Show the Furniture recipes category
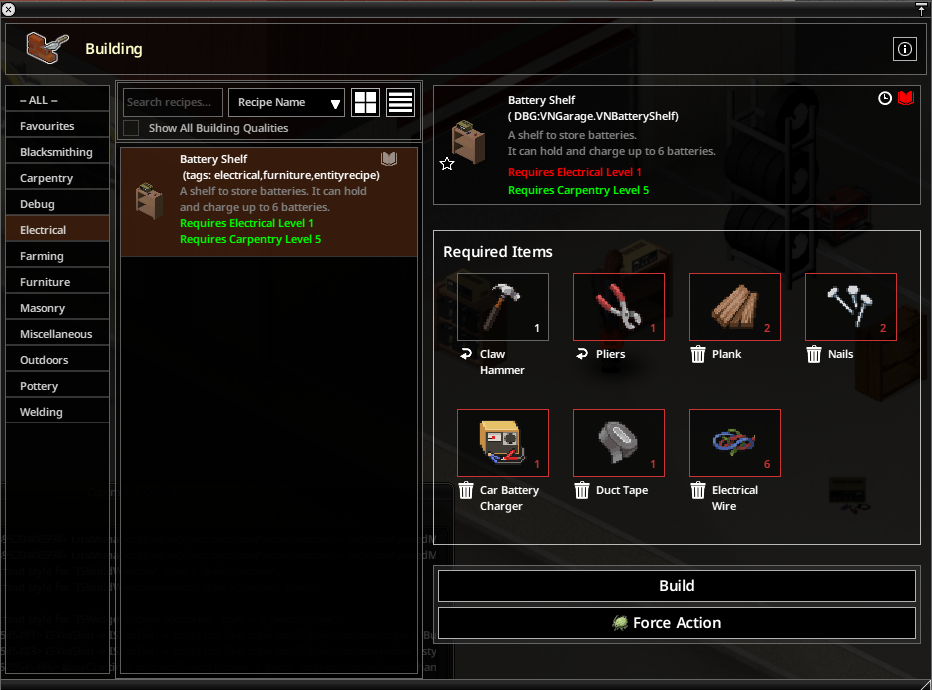 [x=58, y=282]
